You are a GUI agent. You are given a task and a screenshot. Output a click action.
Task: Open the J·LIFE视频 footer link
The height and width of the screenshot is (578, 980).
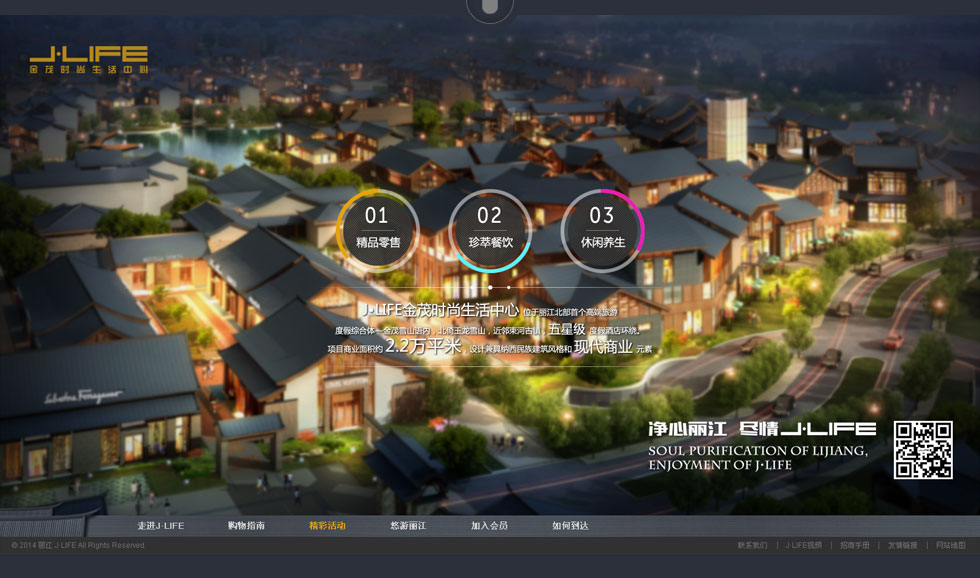pos(803,546)
